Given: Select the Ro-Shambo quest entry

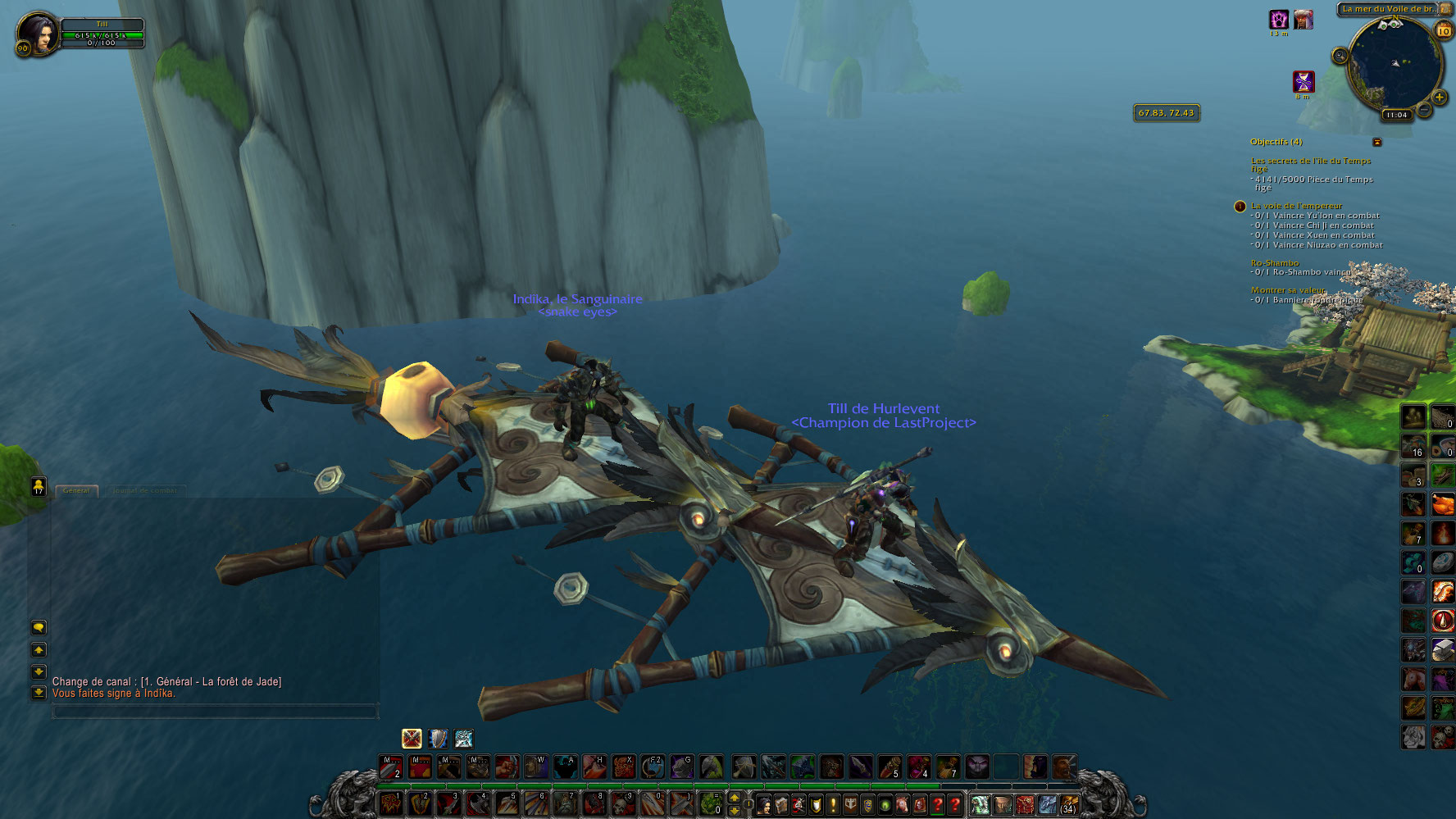Looking at the screenshot, I should [1274, 263].
